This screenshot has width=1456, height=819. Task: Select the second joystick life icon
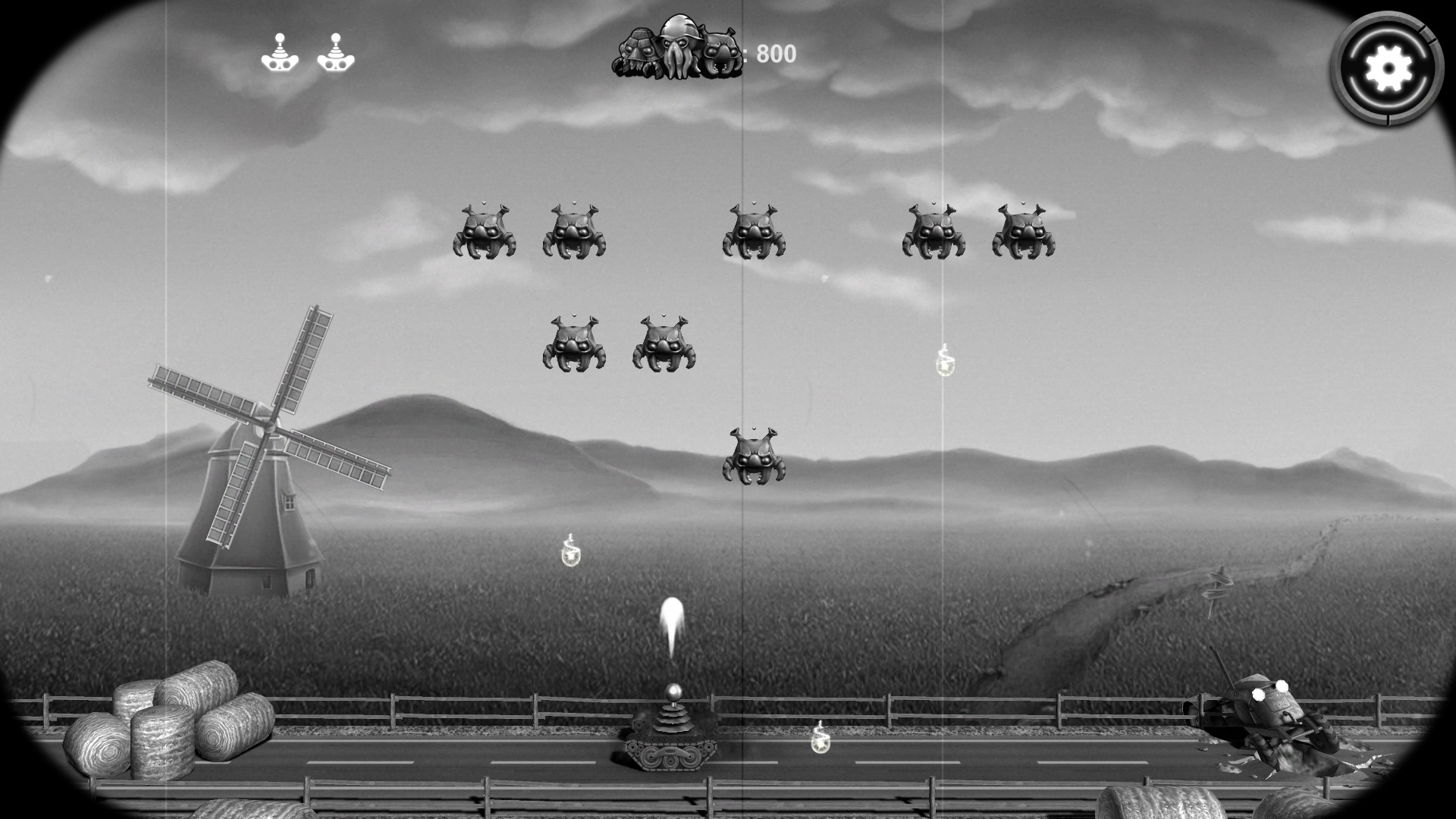(x=336, y=52)
